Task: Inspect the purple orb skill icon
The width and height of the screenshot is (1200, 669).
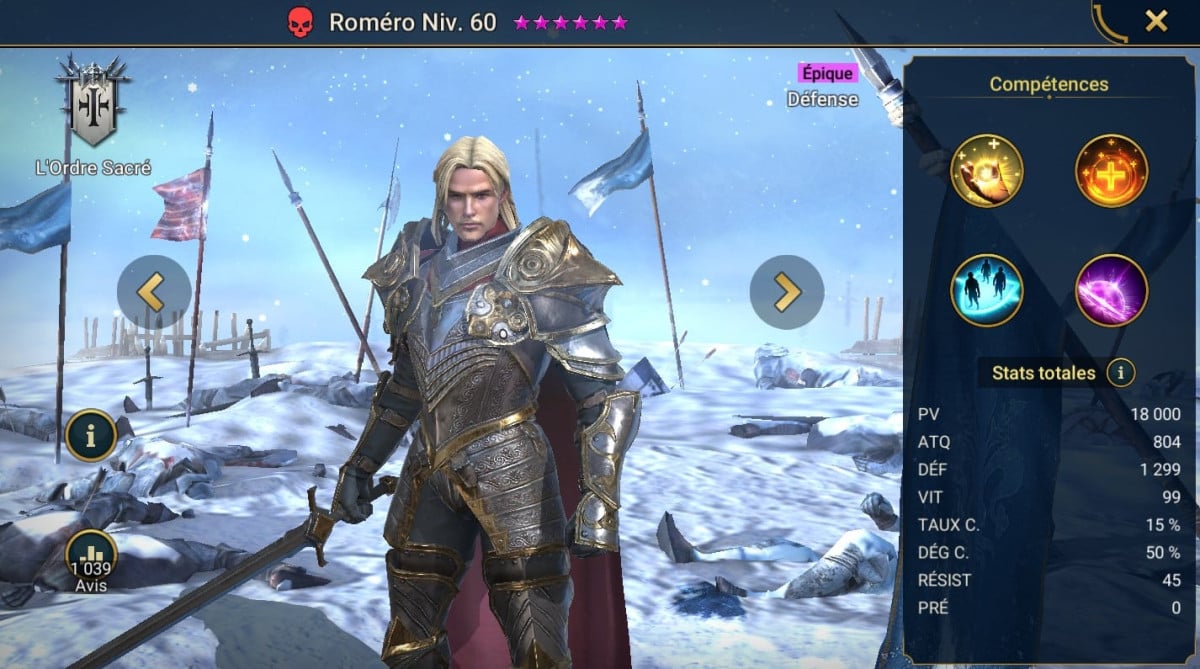Action: pos(1111,290)
